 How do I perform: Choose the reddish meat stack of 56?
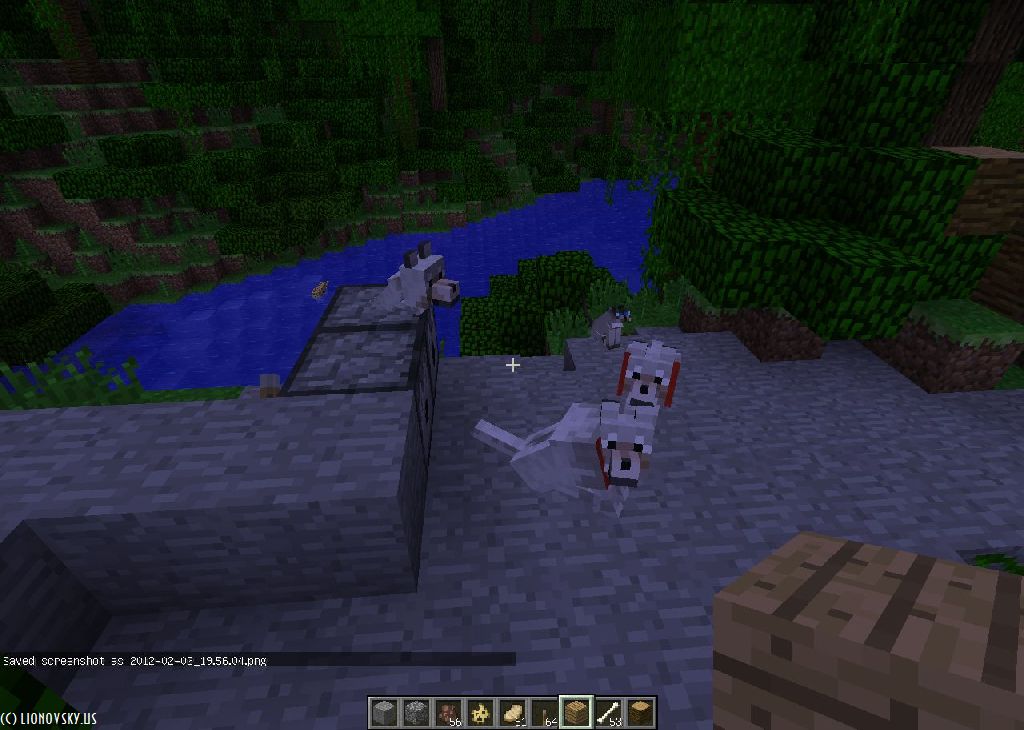pyautogui.click(x=448, y=713)
